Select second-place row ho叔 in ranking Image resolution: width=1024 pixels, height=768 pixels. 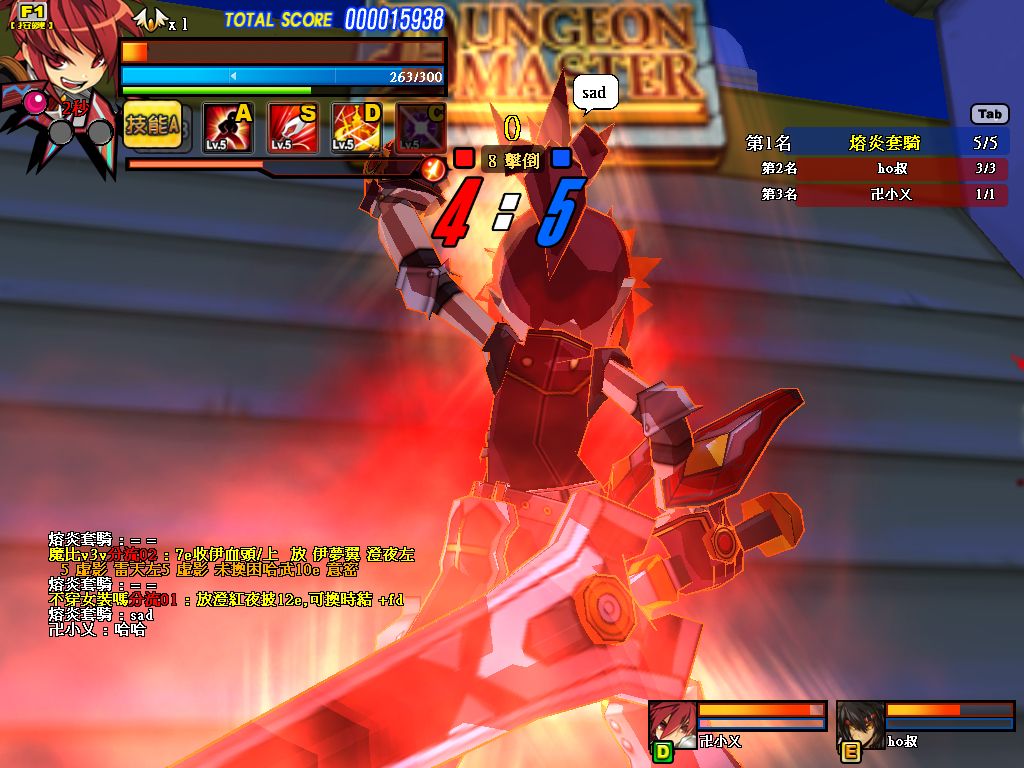[x=884, y=168]
